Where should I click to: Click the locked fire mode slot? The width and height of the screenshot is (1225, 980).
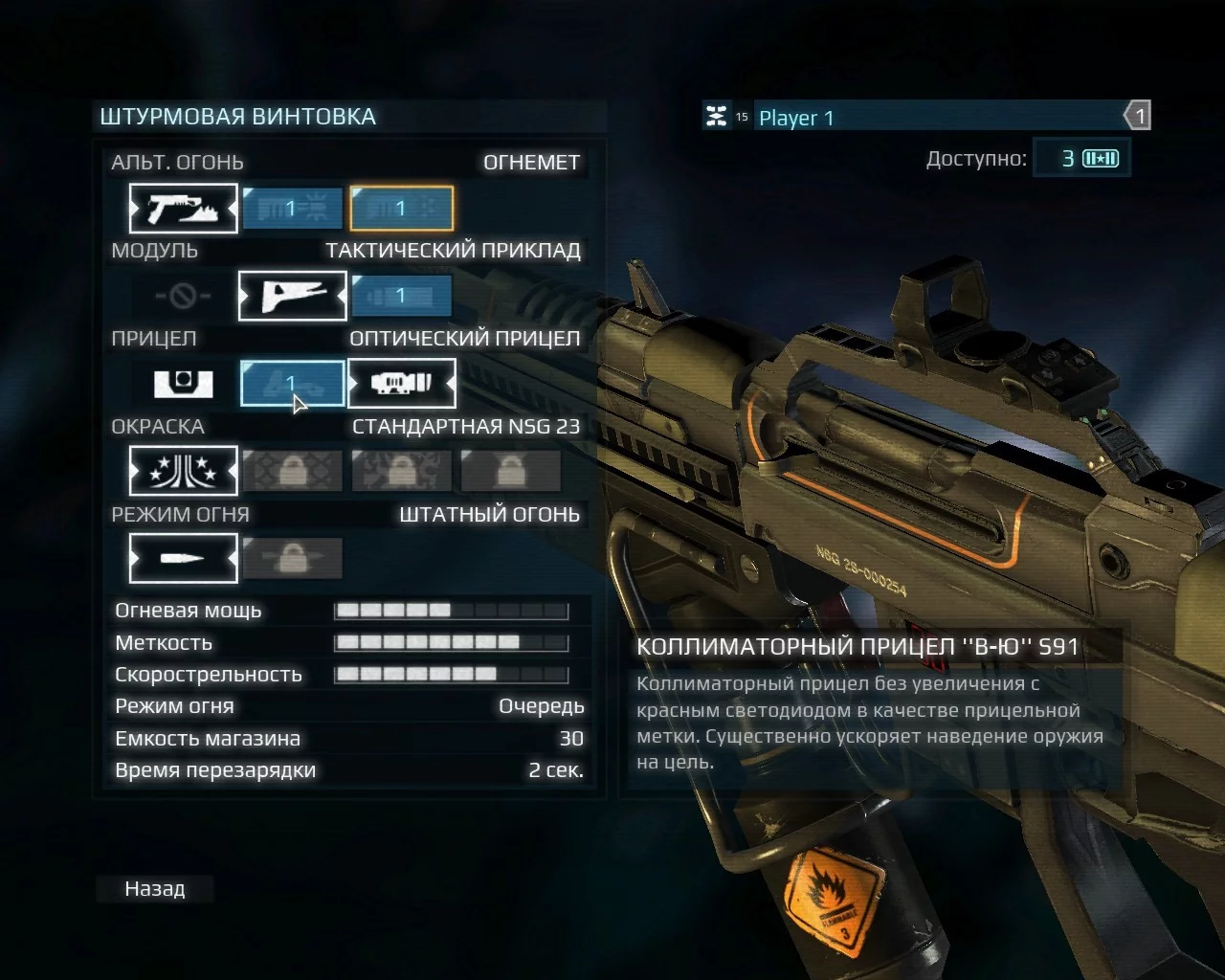[292, 559]
